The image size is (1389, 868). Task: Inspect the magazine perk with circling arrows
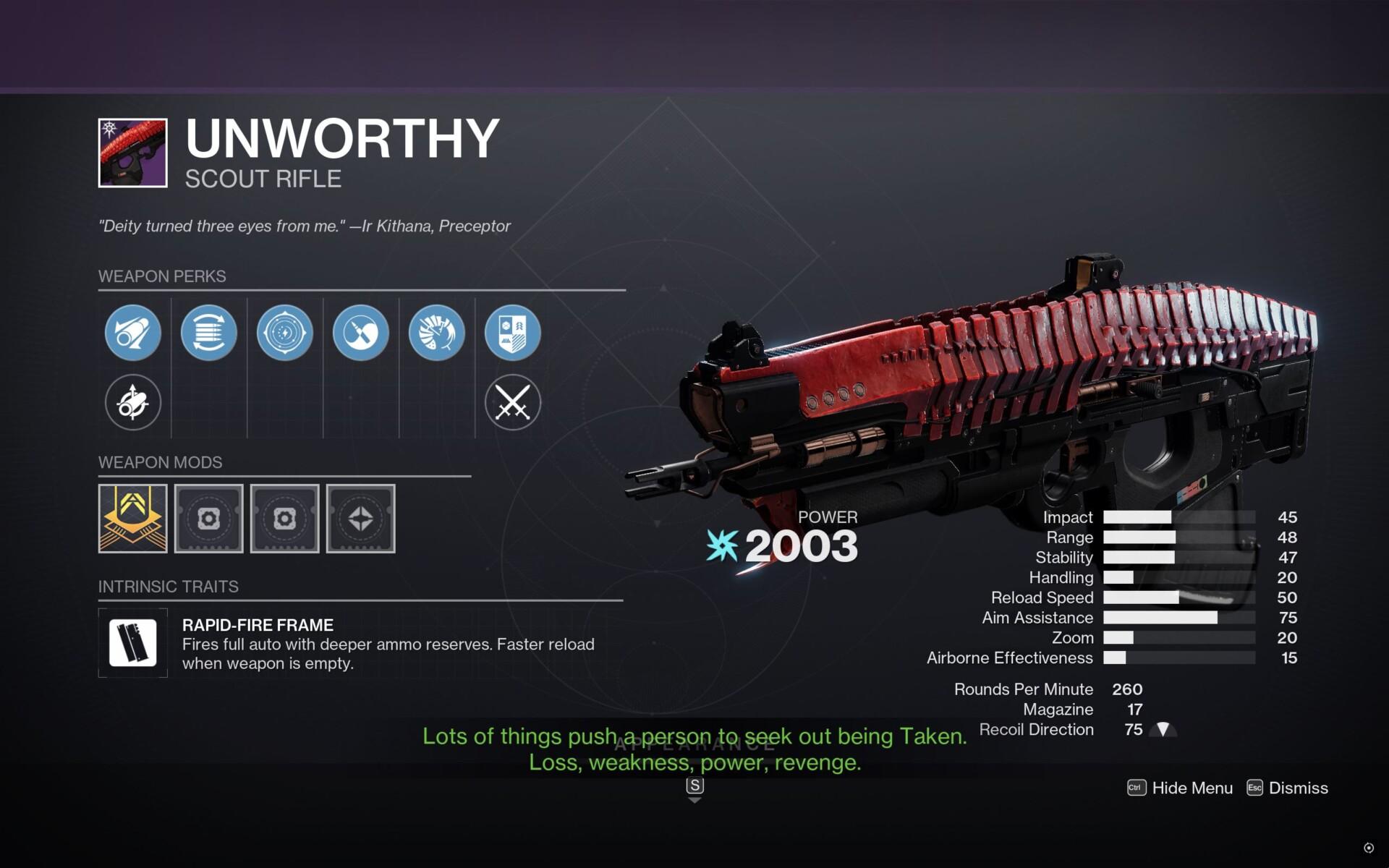pos(208,333)
